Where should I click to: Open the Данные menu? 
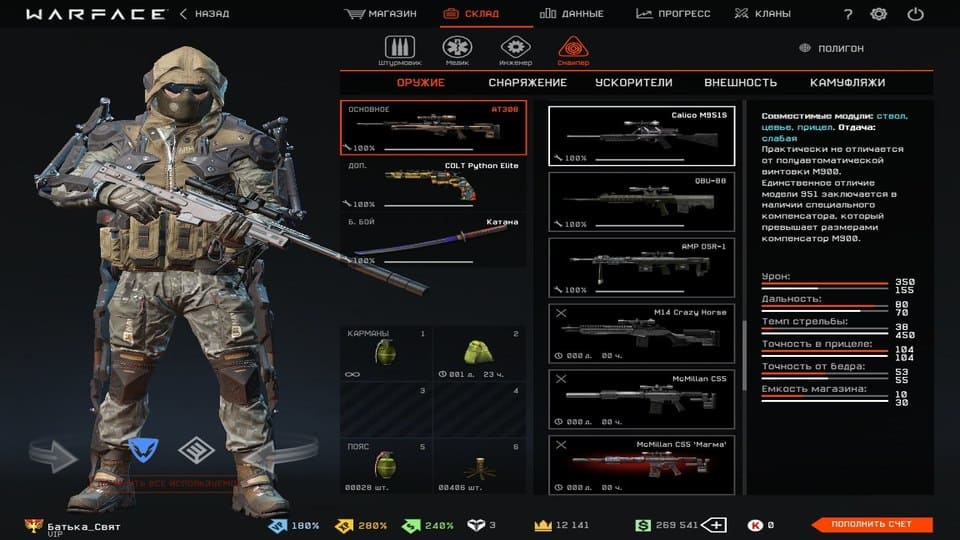[571, 14]
